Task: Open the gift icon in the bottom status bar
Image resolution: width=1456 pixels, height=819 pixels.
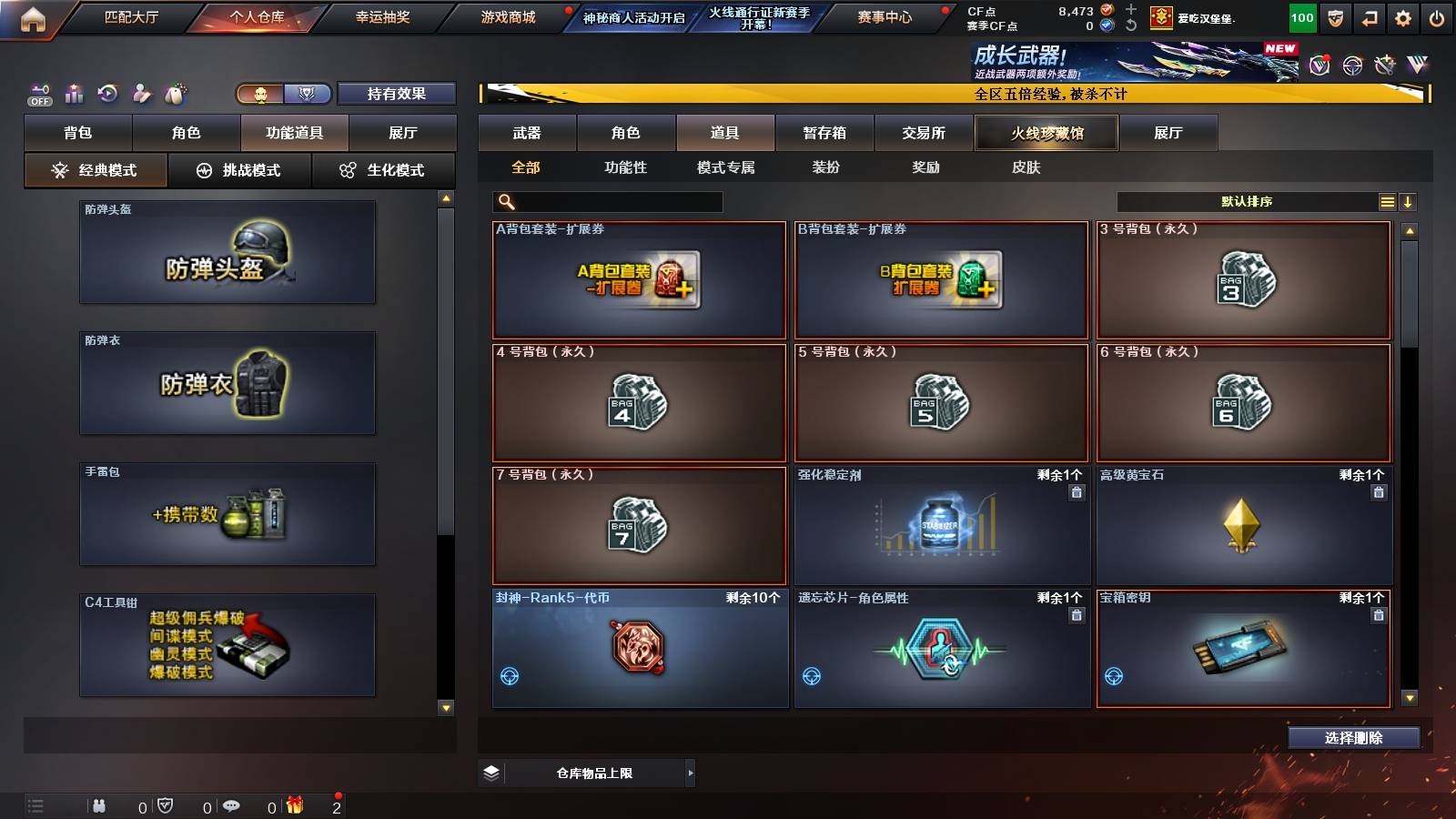Action: coord(295,805)
